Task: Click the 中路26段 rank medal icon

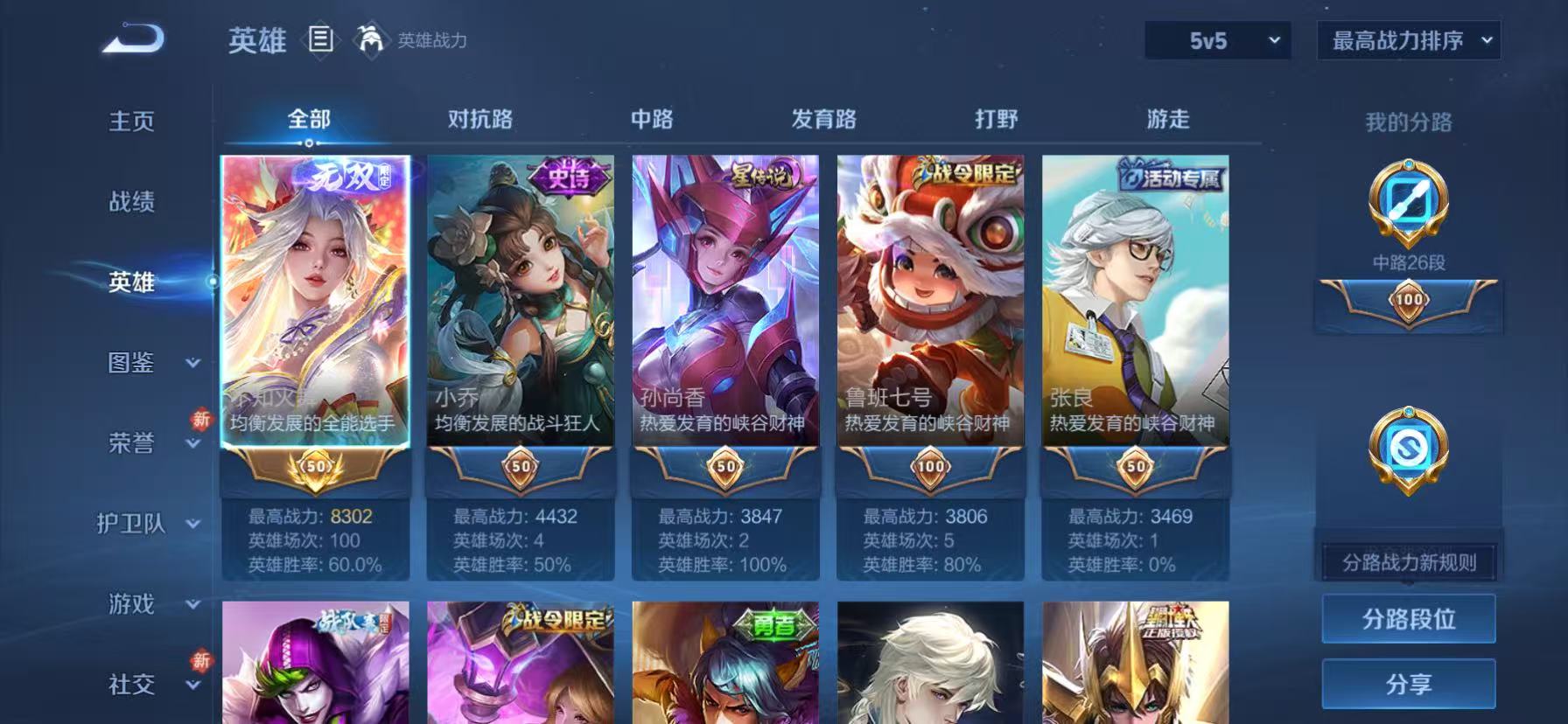Action: (1409, 208)
